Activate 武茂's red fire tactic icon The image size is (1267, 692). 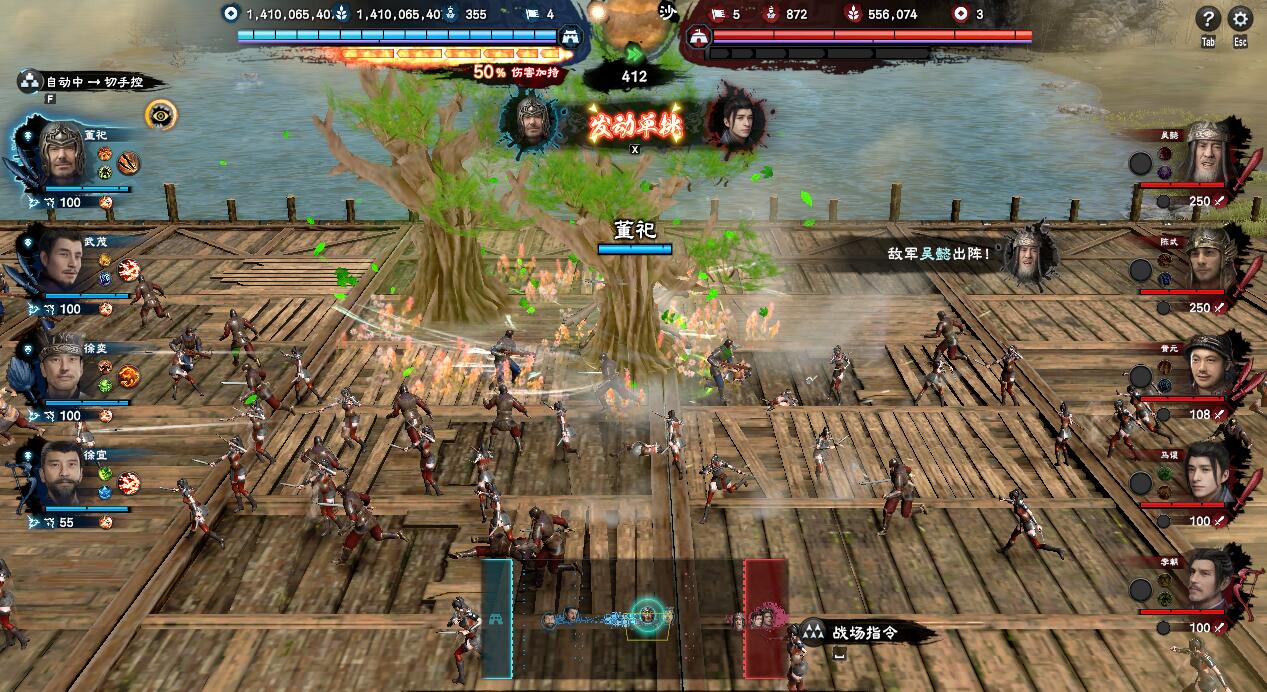[x=128, y=270]
